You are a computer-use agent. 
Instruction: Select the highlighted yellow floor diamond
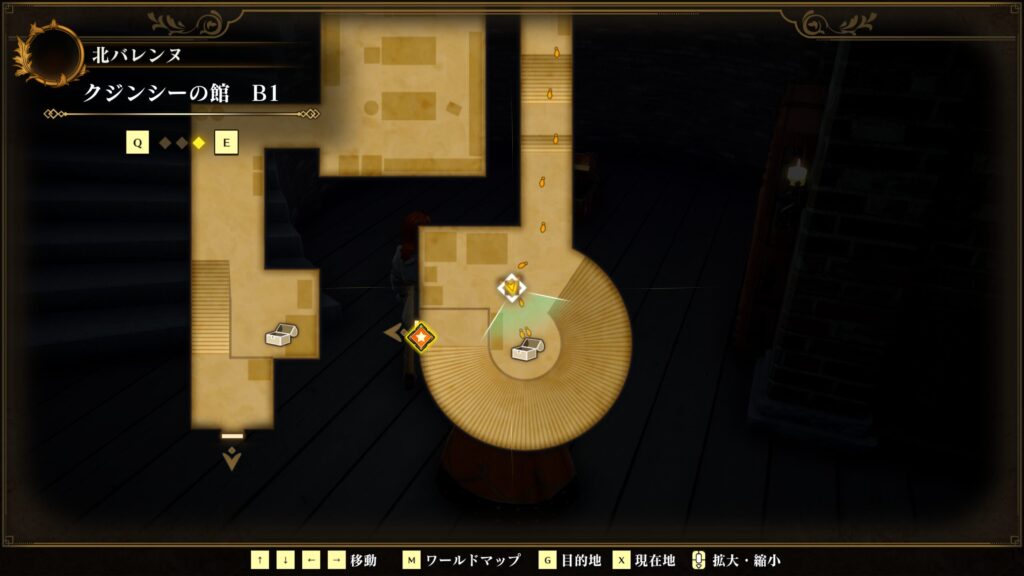coord(198,143)
